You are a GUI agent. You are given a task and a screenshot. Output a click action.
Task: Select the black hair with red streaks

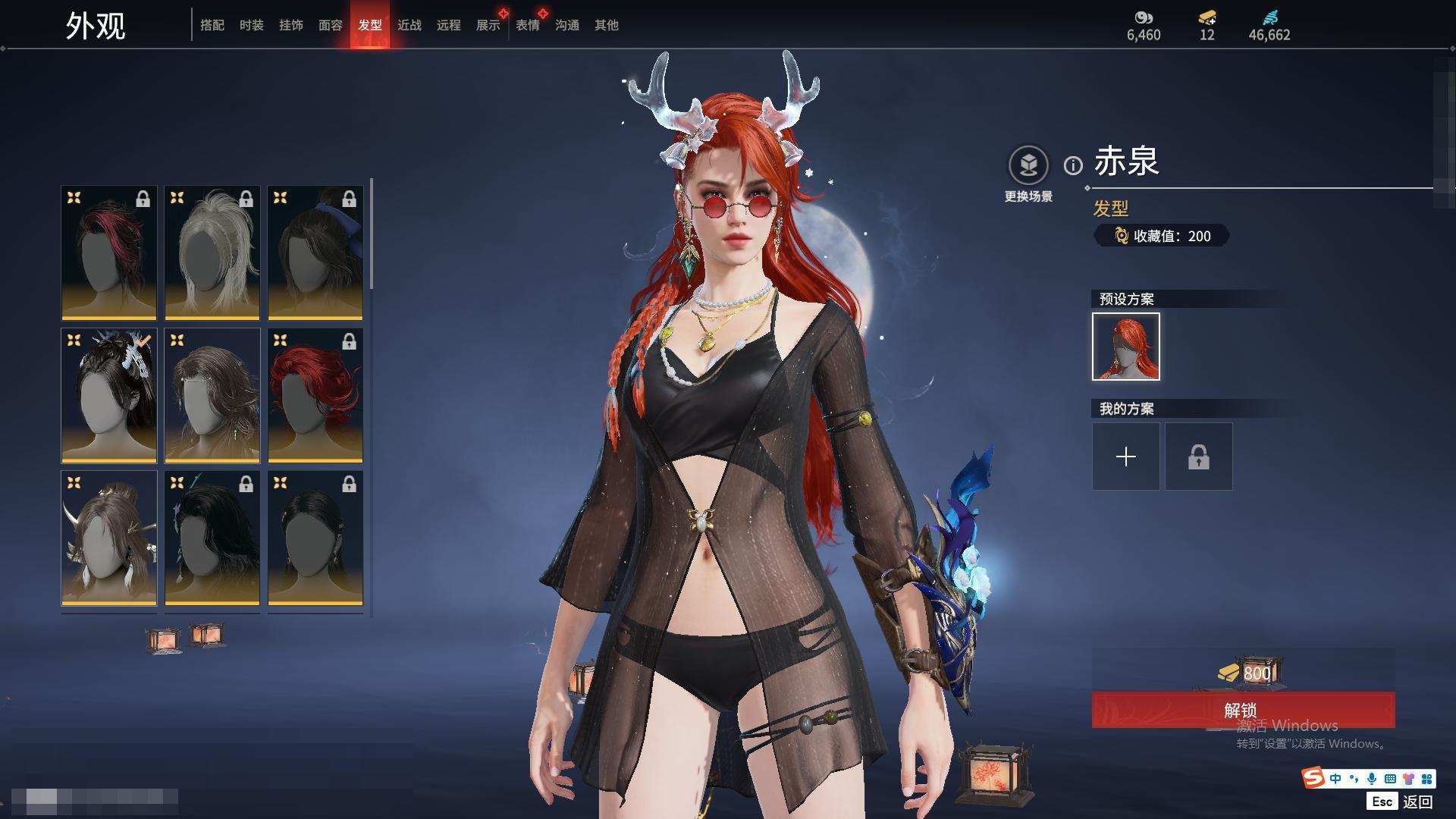pos(109,253)
